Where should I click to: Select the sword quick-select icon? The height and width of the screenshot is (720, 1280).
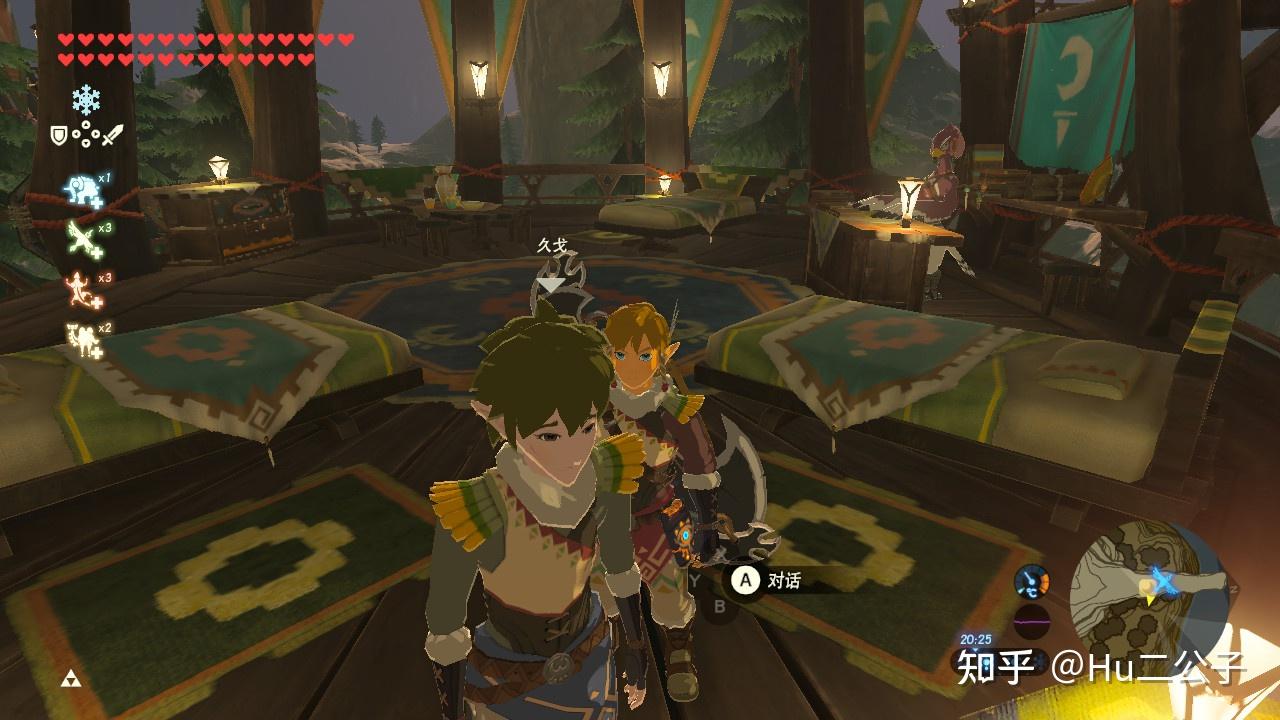coord(112,132)
